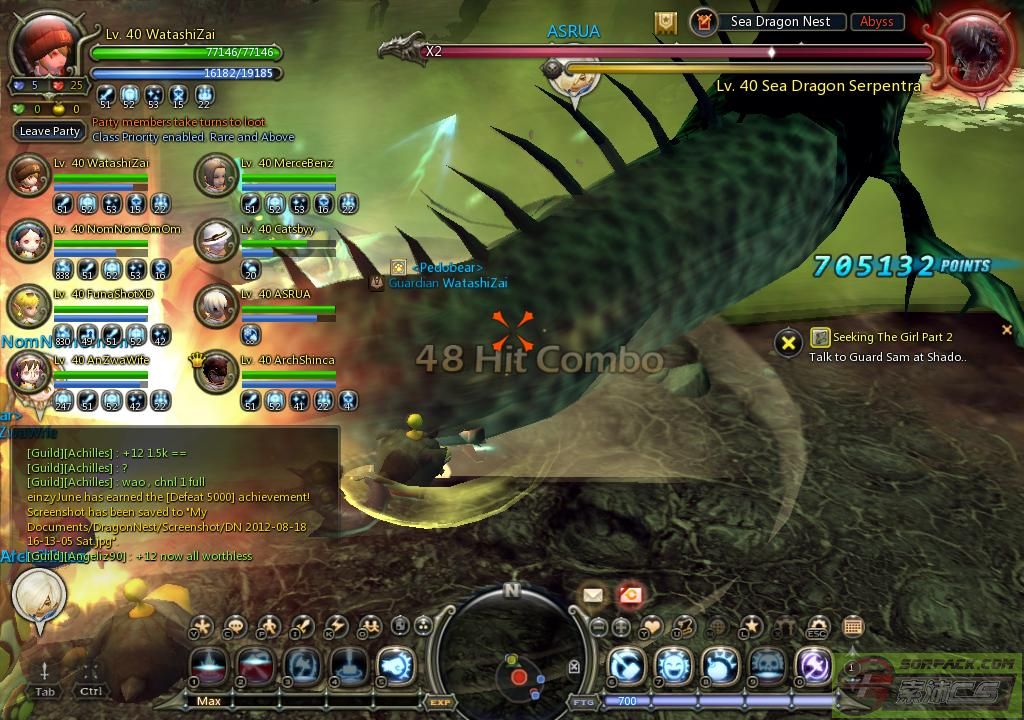Close the Seeking The Girl quest tracker
The width and height of the screenshot is (1024, 720).
click(x=1007, y=329)
